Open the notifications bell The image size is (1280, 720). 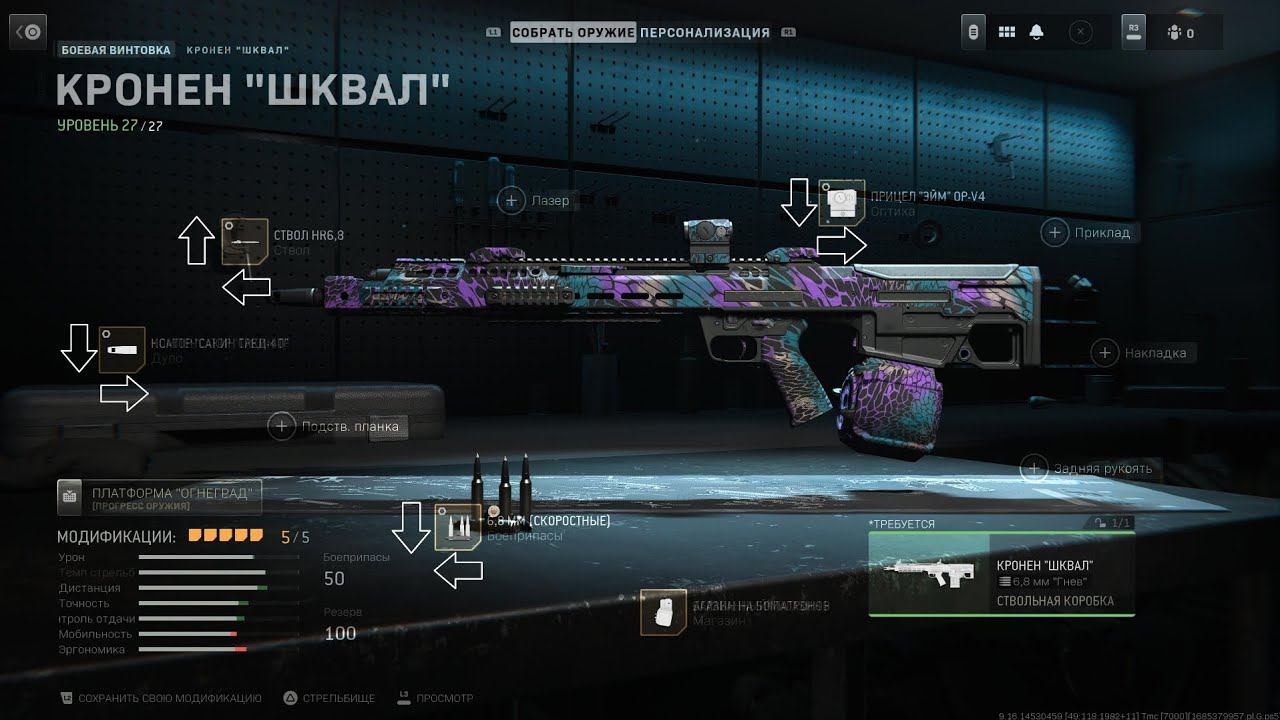coord(1036,33)
